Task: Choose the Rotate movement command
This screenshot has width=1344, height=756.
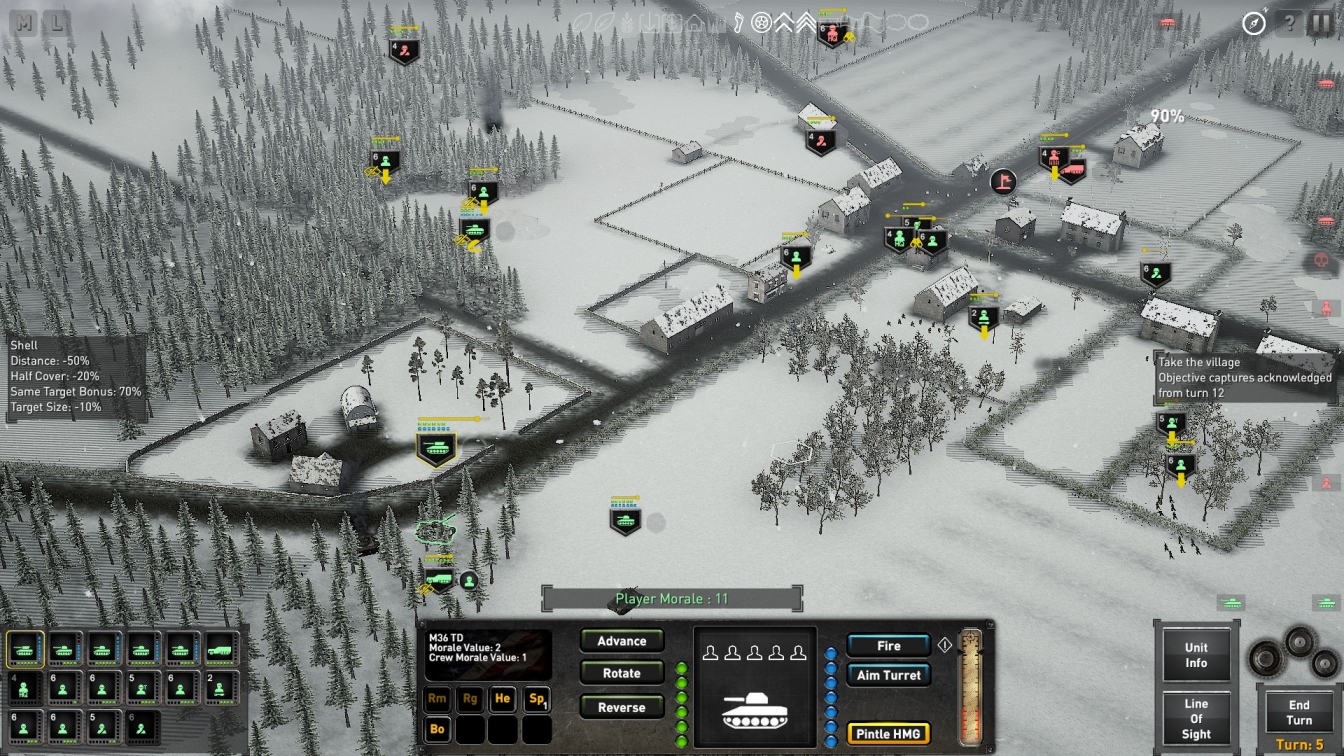Action: (621, 674)
